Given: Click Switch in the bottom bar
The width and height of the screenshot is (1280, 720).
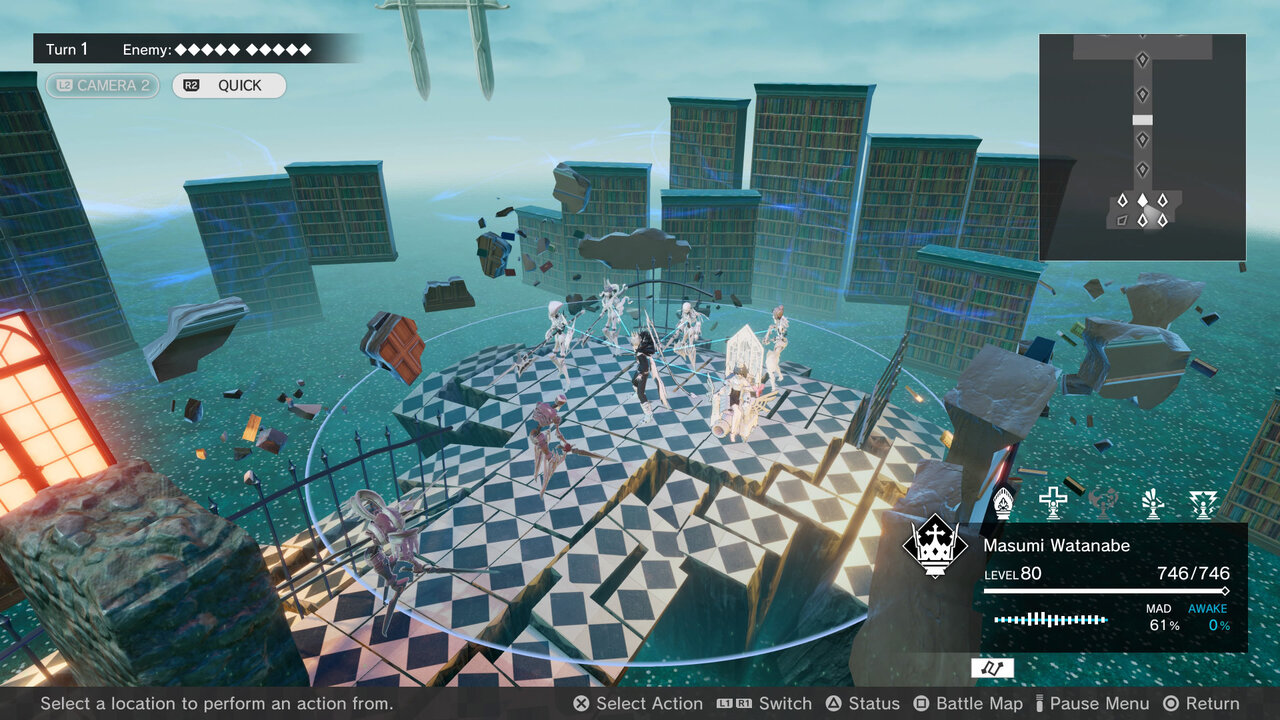Looking at the screenshot, I should point(765,704).
